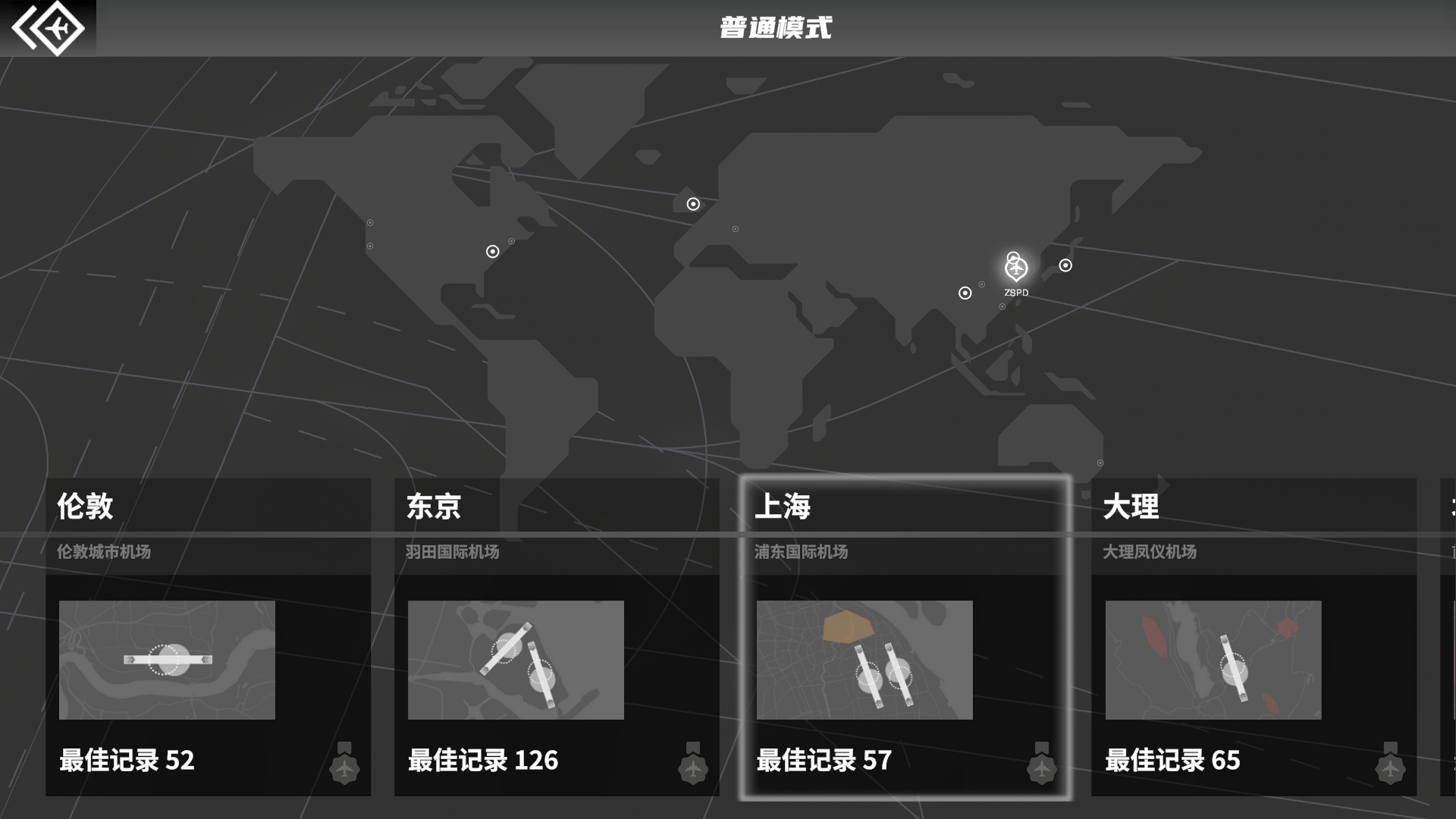Click the back arrow icon at top left
1456x819 pixels.
(49, 27)
